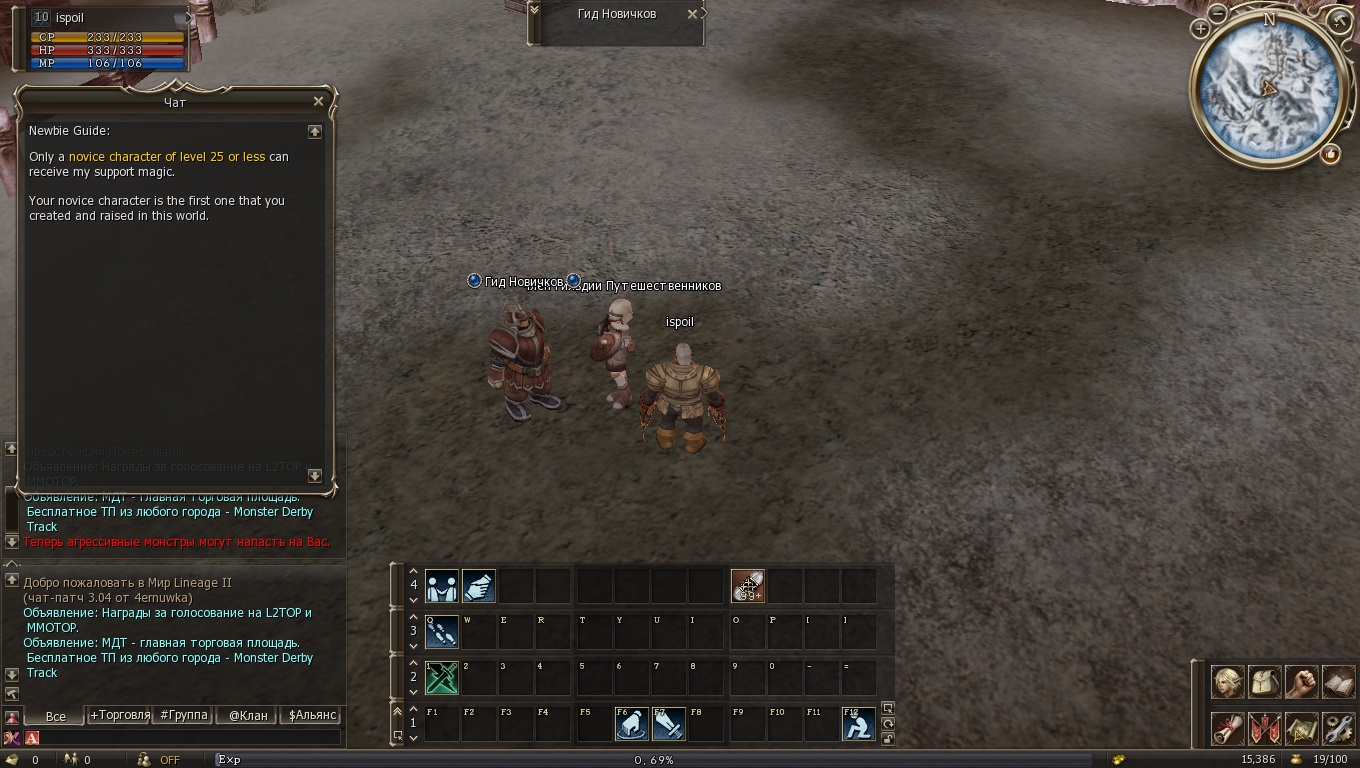The width and height of the screenshot is (1360, 768).
Task: Close the Newbie Guide chat dialog
Action: [318, 101]
